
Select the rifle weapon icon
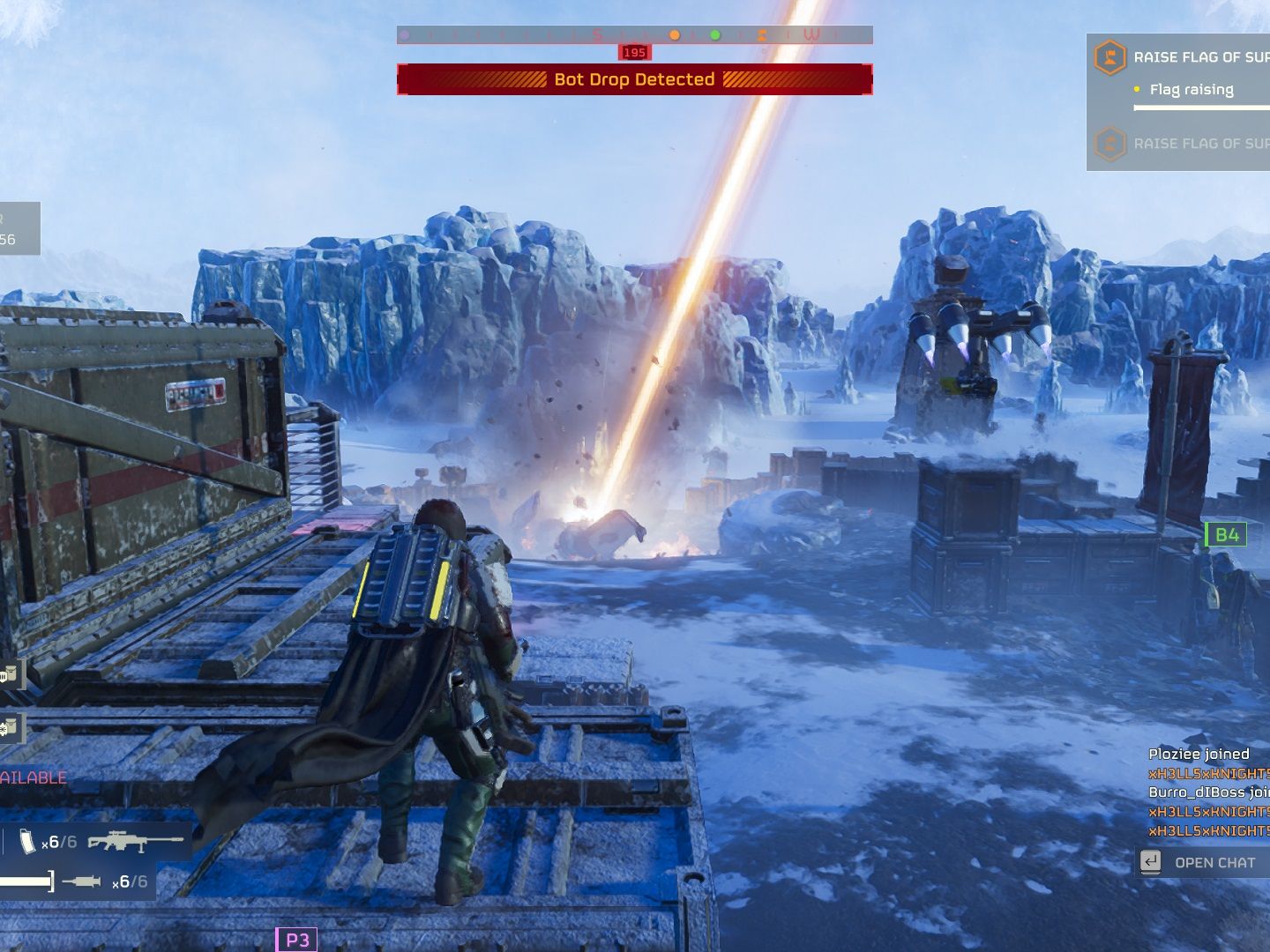pyautogui.click(x=135, y=841)
